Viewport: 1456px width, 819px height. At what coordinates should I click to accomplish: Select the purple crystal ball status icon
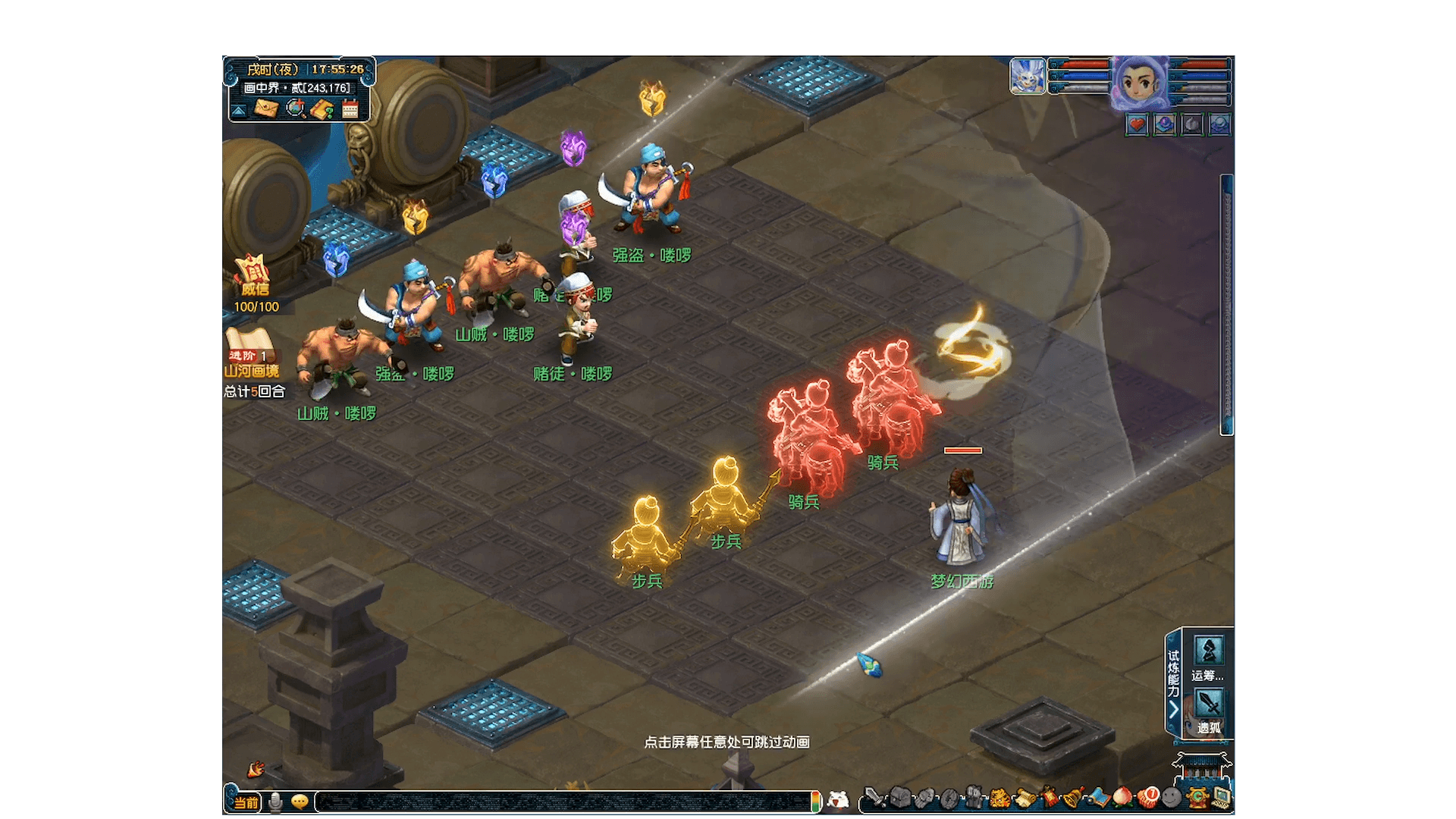pos(1164,124)
